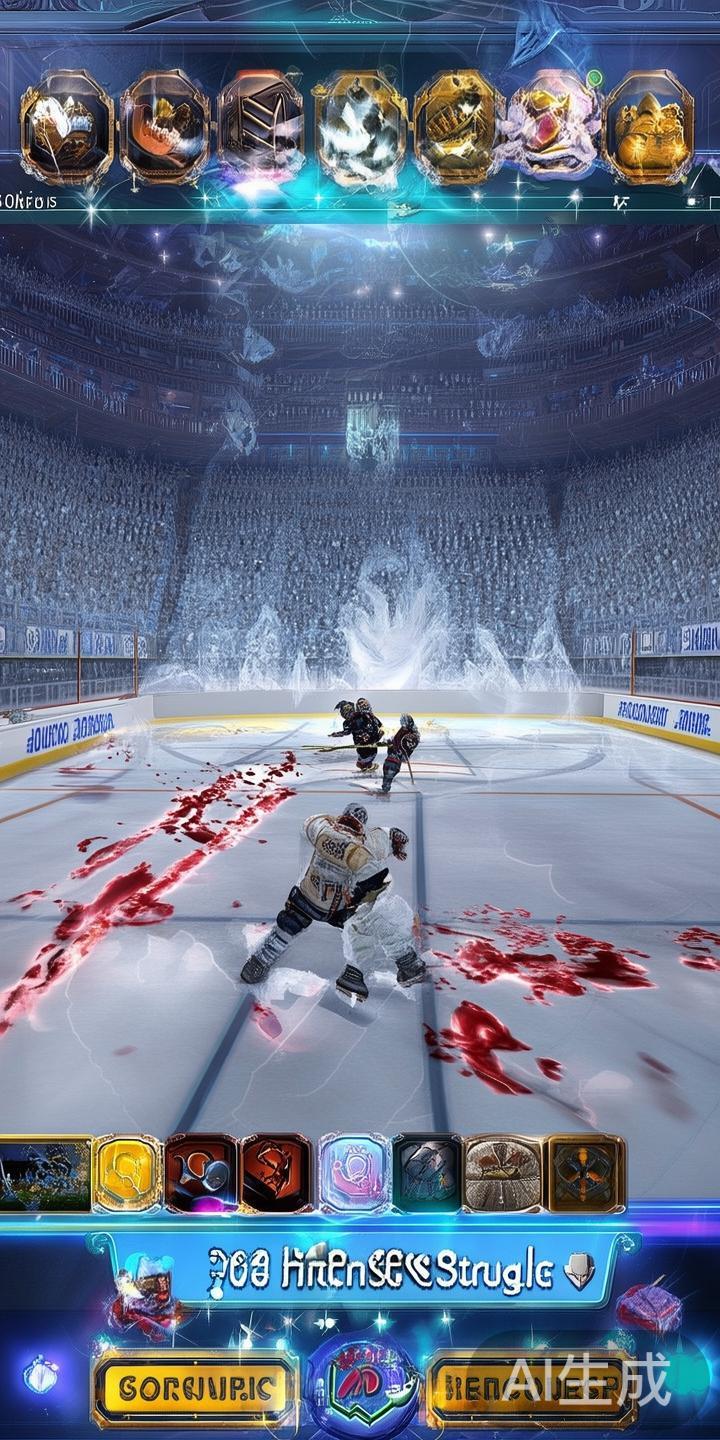The image size is (720, 1440).
Task: Click the yellow button left of the round emblem
Action: point(195,1387)
